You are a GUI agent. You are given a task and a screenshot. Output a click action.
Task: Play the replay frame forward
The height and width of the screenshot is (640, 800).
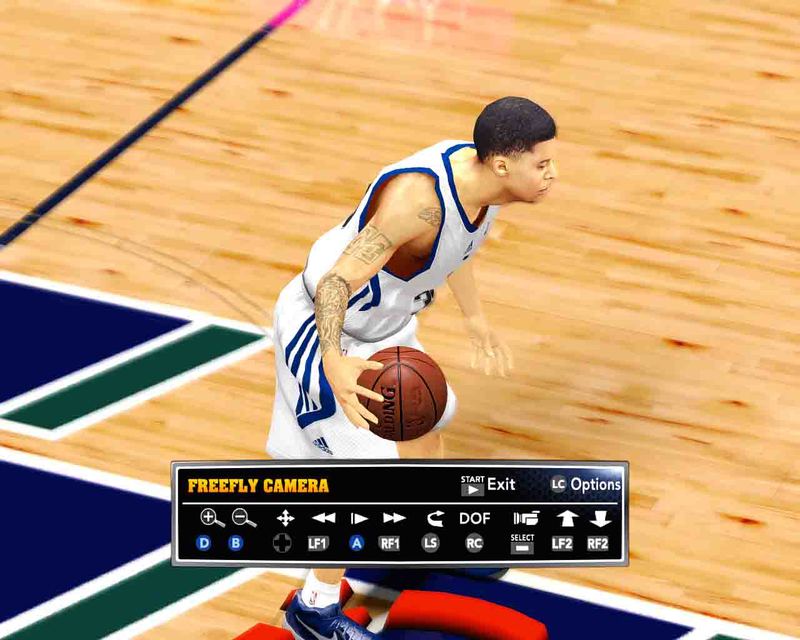coord(358,518)
